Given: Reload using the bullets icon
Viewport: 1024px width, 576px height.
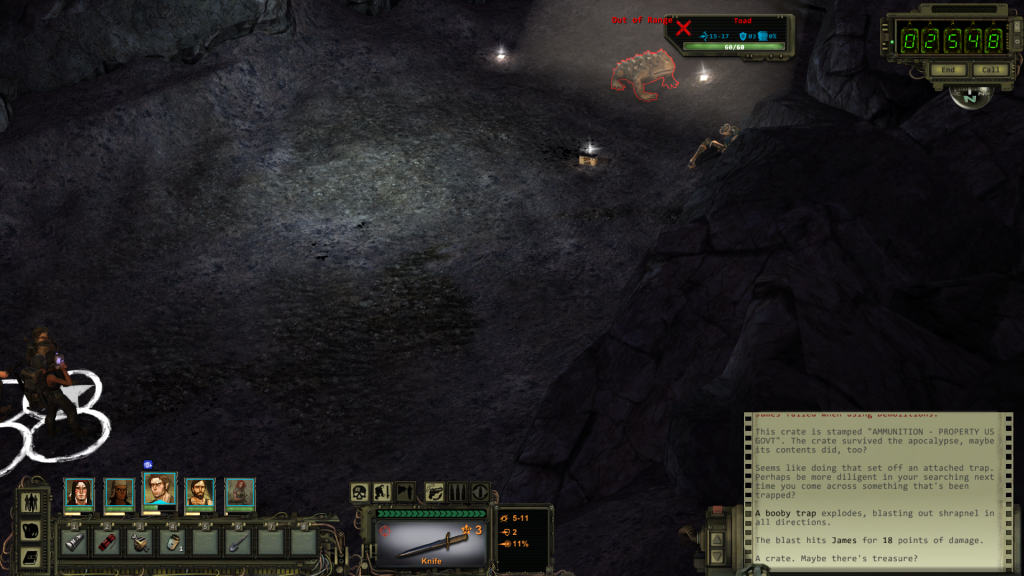Looking at the screenshot, I should (x=458, y=492).
